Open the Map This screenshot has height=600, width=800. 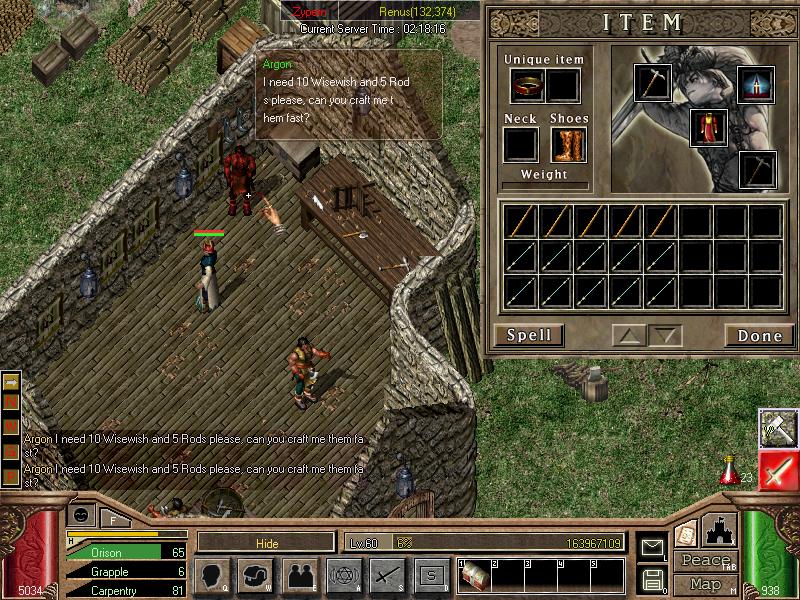[705, 584]
